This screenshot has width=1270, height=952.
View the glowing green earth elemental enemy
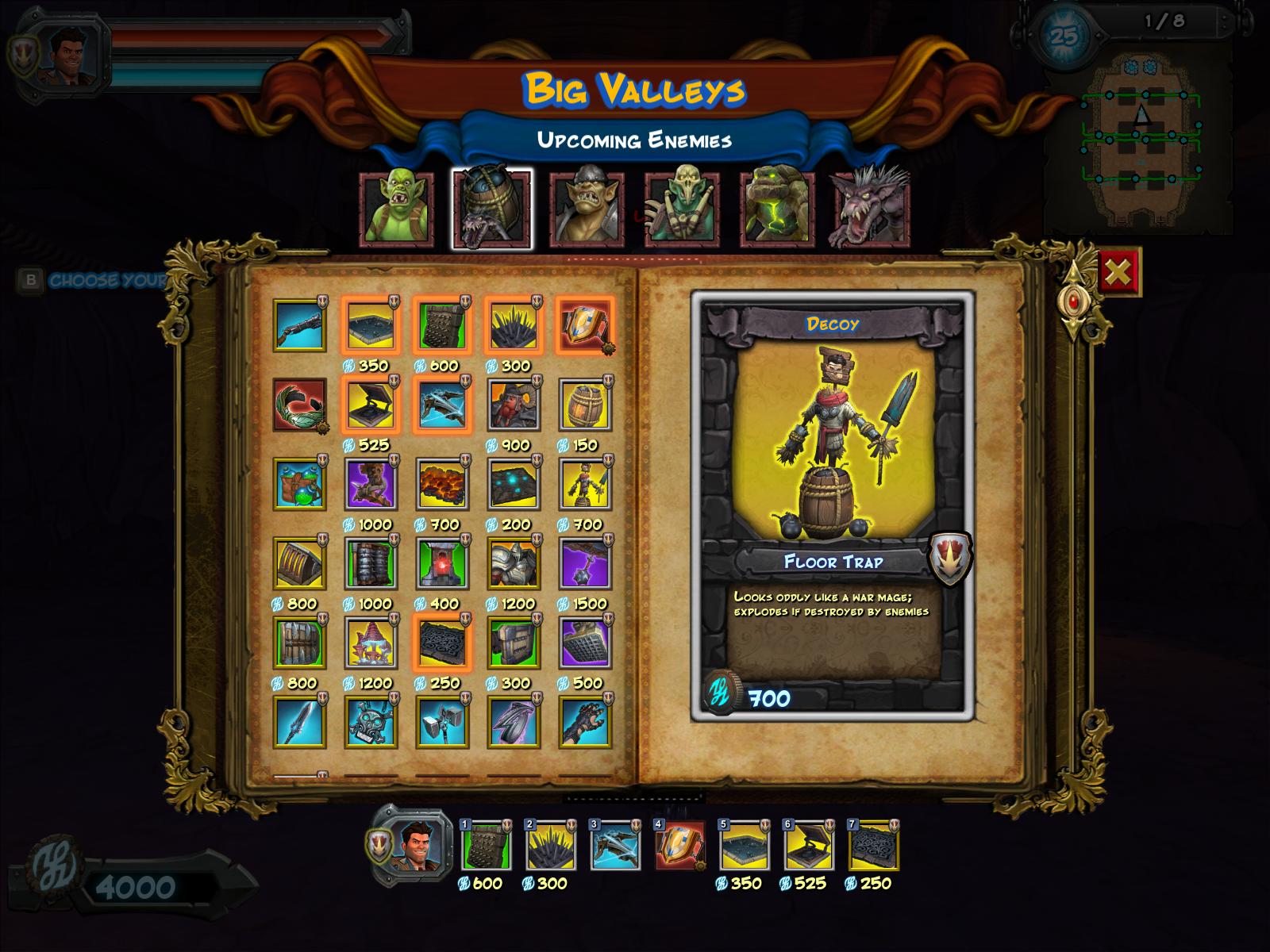click(x=777, y=209)
